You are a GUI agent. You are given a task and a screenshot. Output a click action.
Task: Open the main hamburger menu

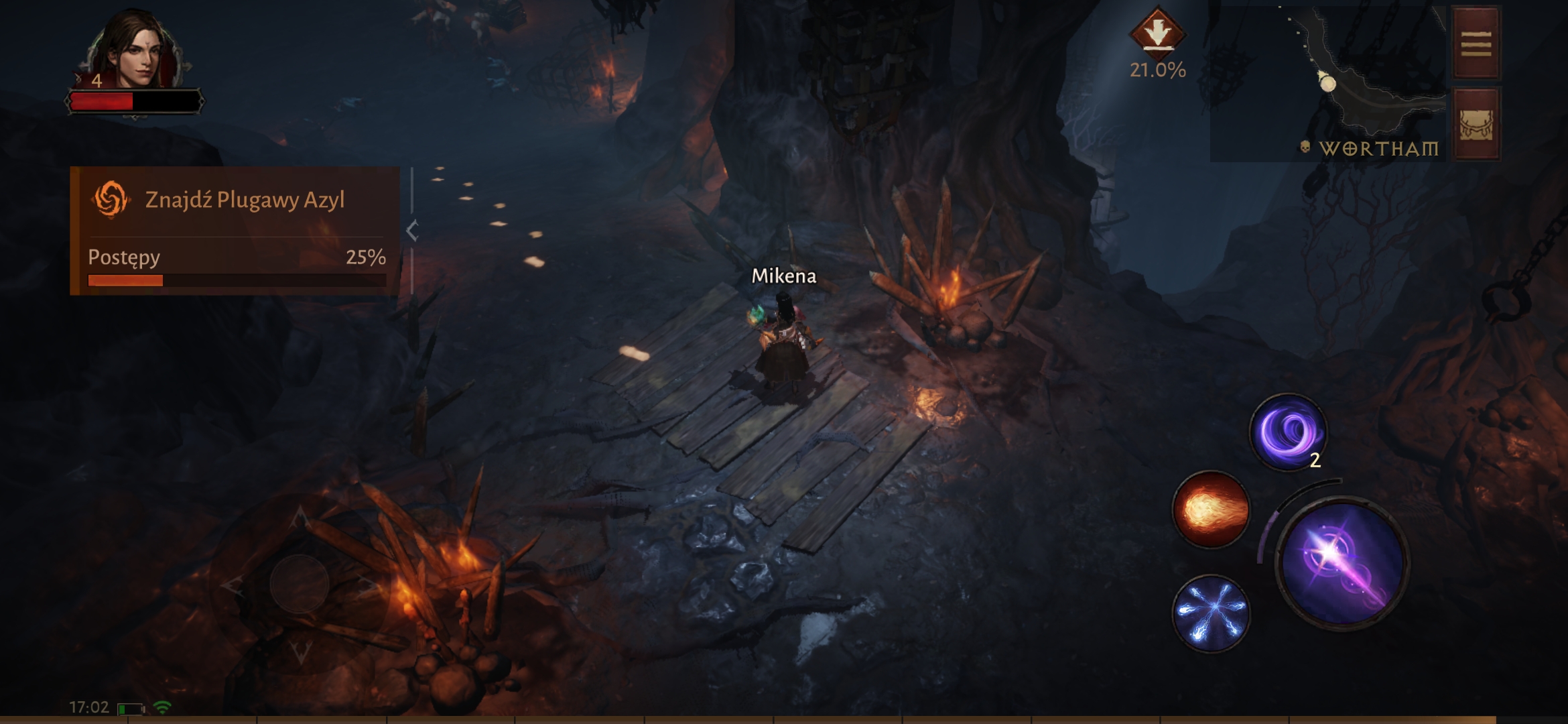tap(1476, 44)
